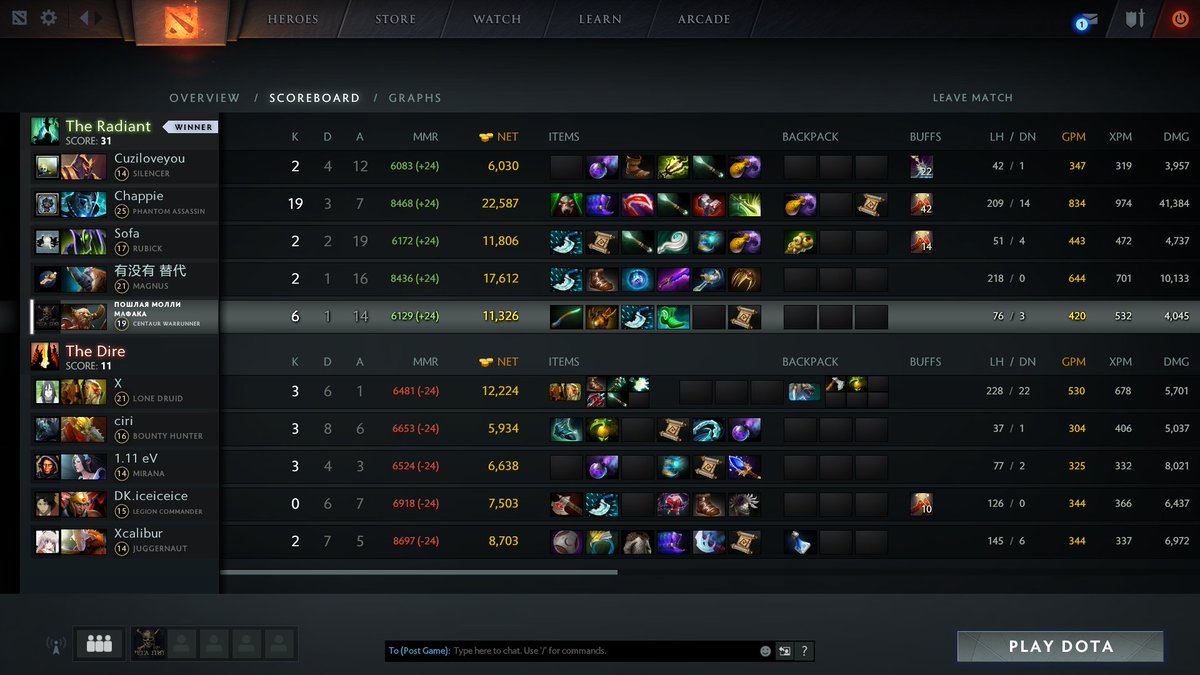Open the mail notifications icon
The height and width of the screenshot is (675, 1200).
coord(1085,21)
